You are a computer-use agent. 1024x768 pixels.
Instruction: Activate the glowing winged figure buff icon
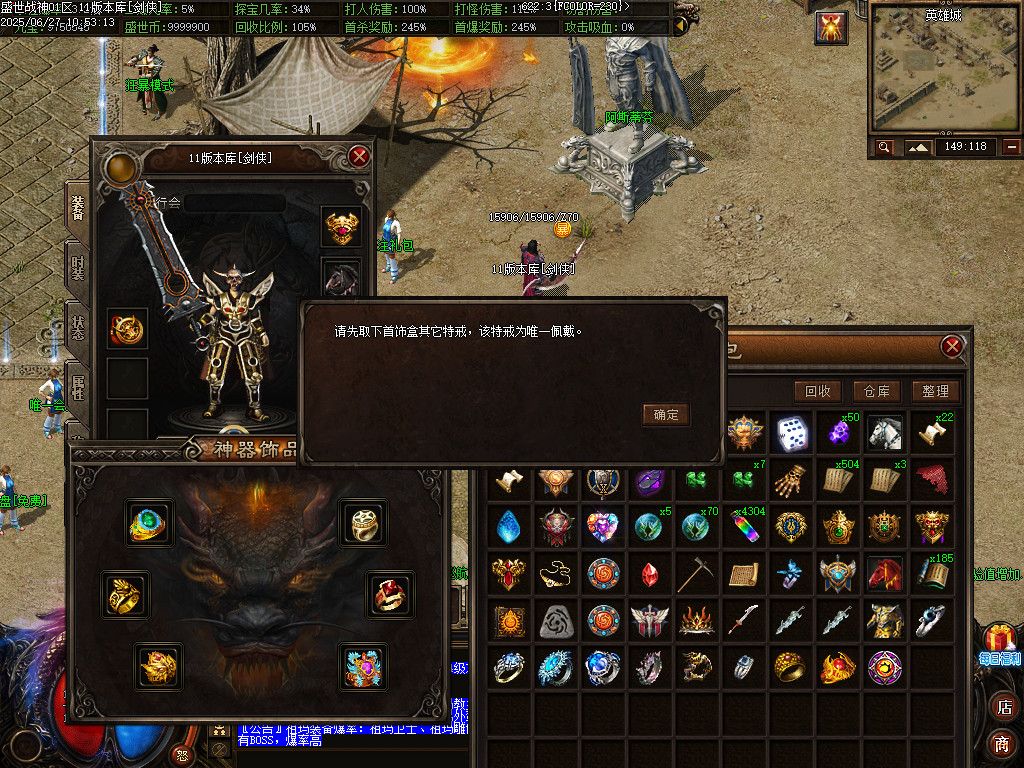pyautogui.click(x=831, y=28)
